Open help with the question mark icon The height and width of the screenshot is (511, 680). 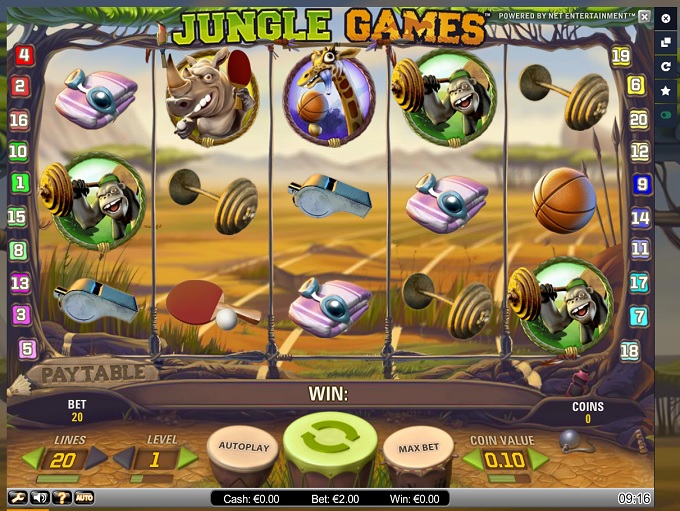[62, 497]
